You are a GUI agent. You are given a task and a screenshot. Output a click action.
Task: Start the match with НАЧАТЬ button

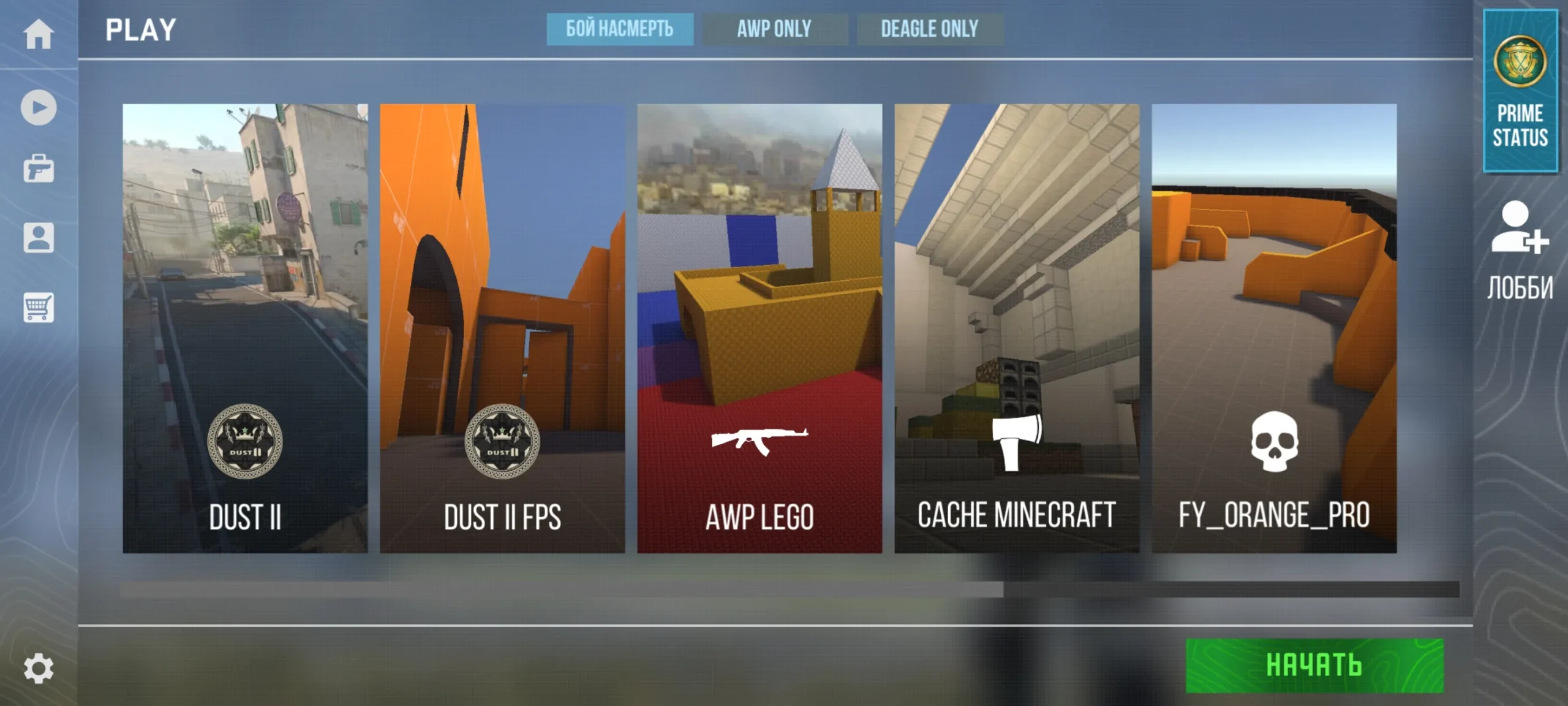coord(1314,666)
